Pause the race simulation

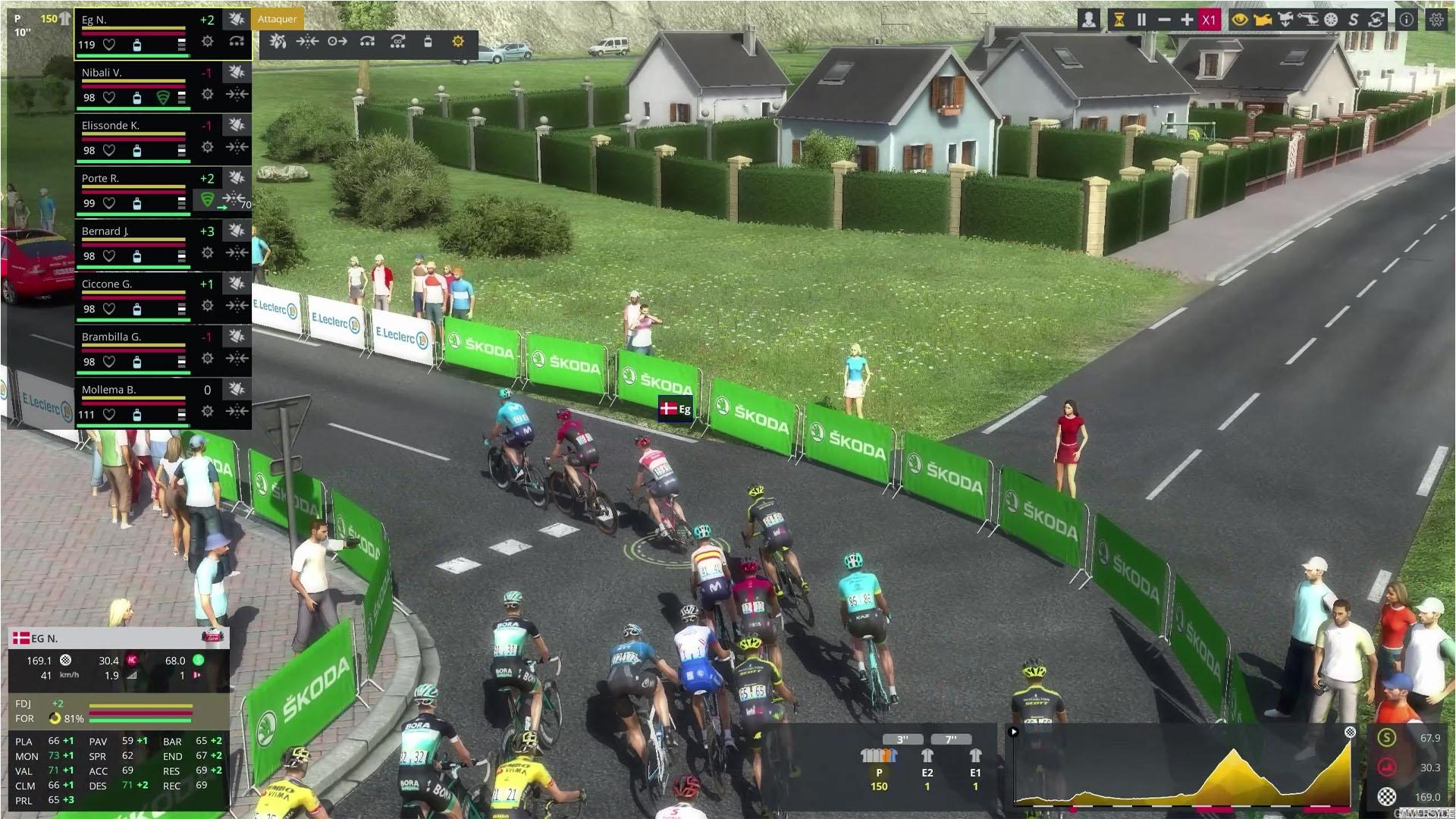pos(1141,20)
